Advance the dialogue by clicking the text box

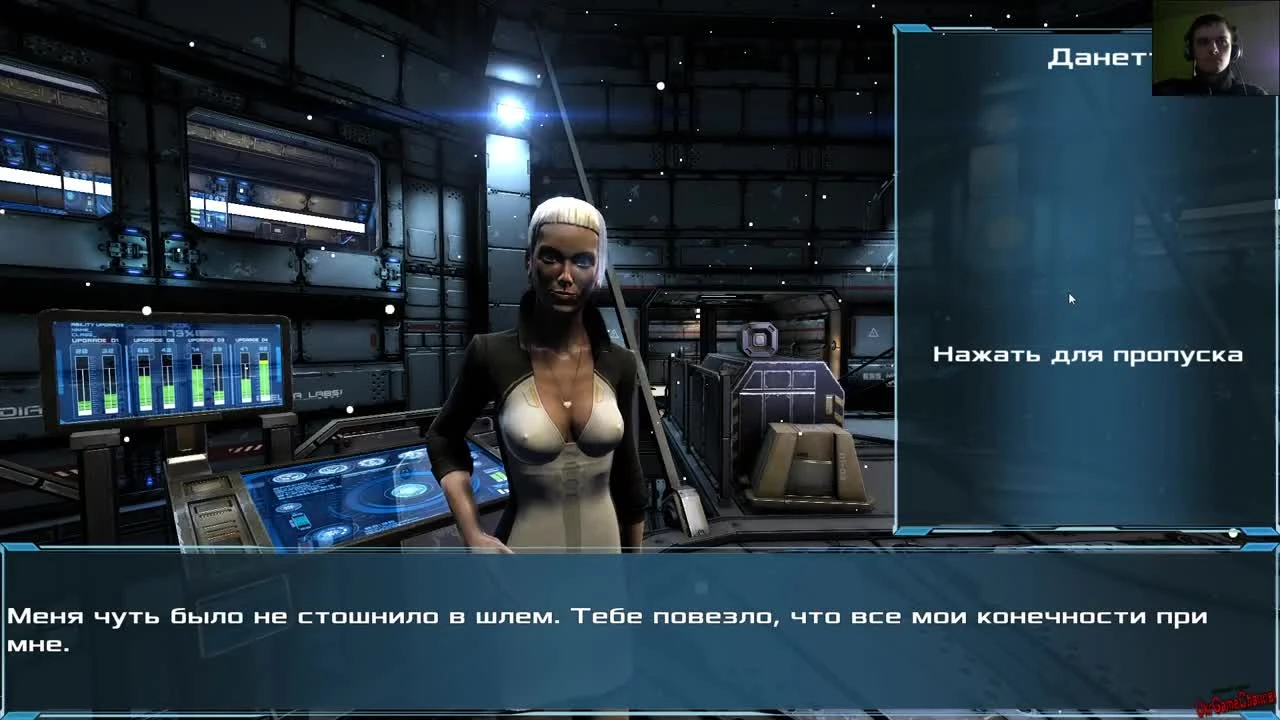tap(640, 625)
